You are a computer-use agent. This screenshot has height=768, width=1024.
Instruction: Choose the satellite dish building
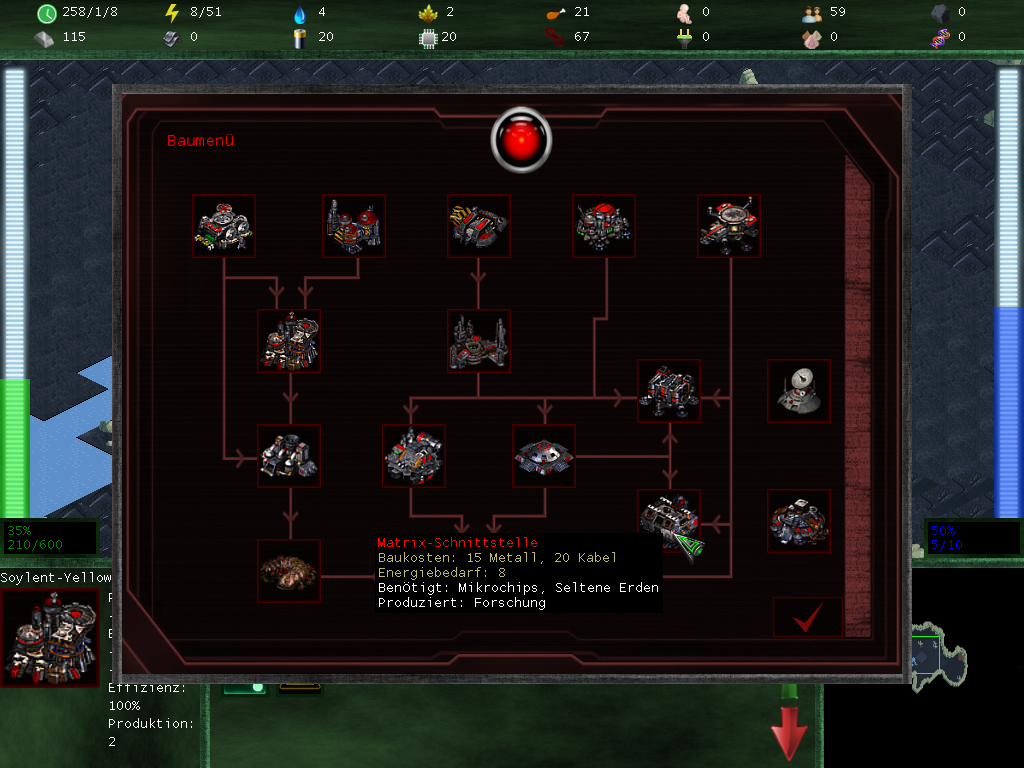tap(799, 391)
